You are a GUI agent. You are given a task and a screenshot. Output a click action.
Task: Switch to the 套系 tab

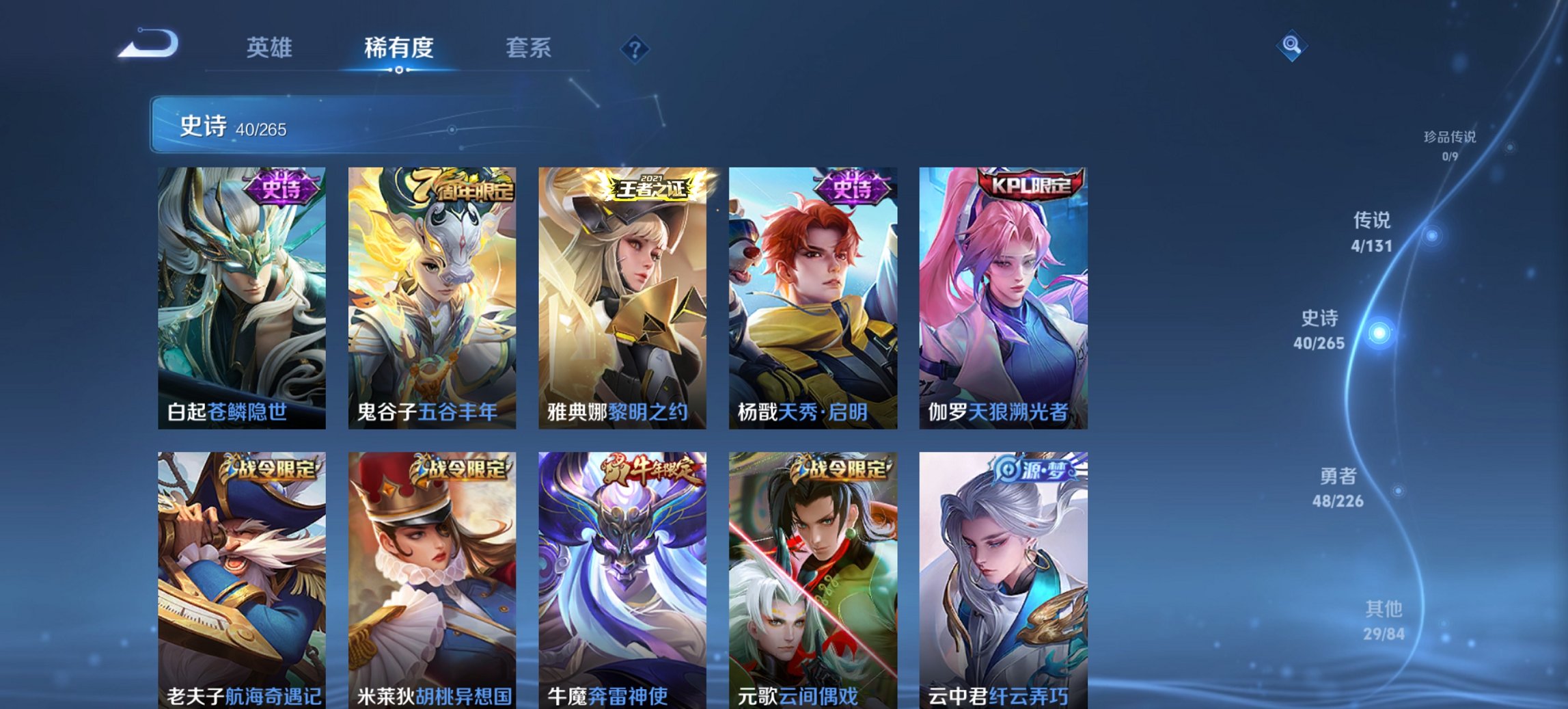(528, 46)
